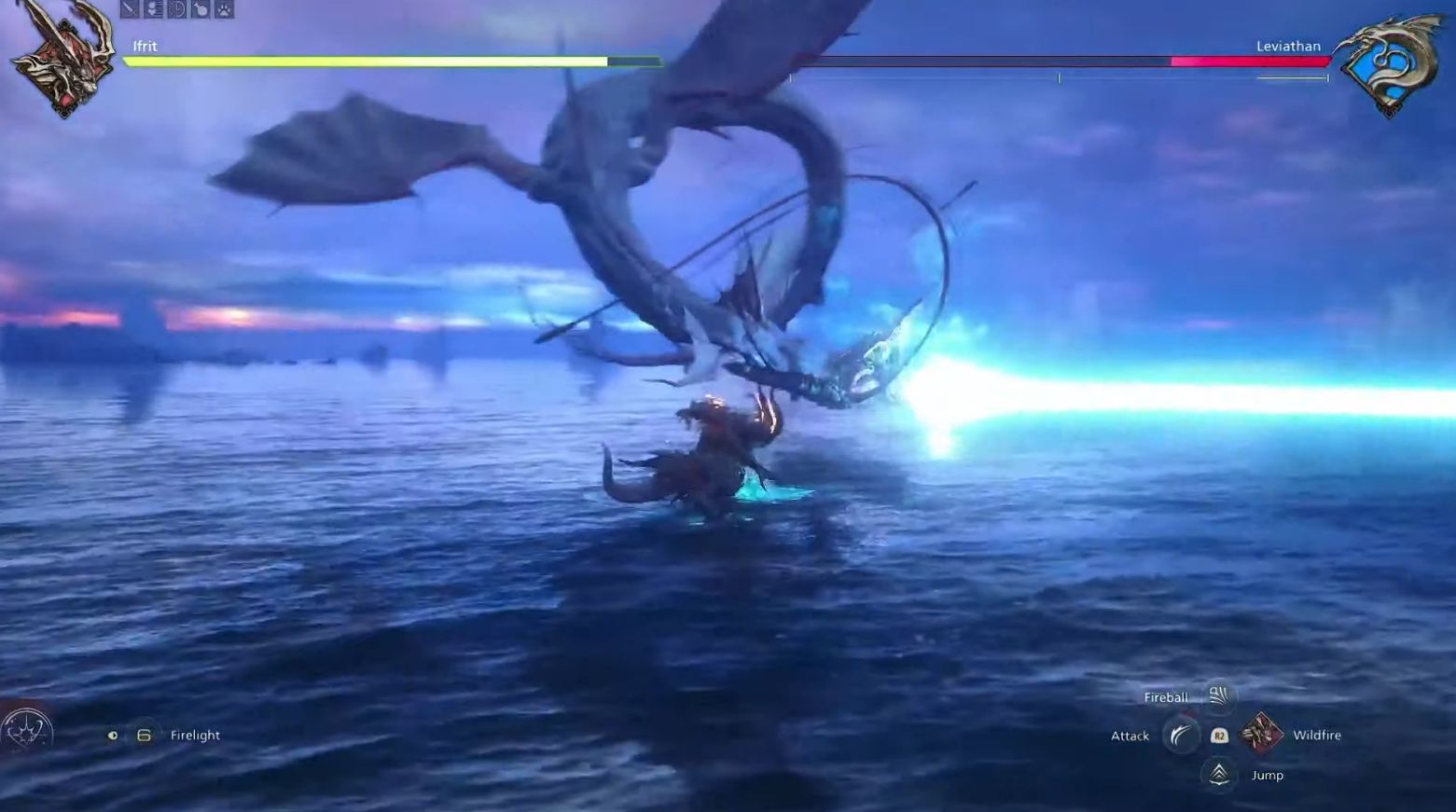Viewport: 1456px width, 812px height.
Task: Click the Attack claw-slash icon
Action: point(1182,736)
